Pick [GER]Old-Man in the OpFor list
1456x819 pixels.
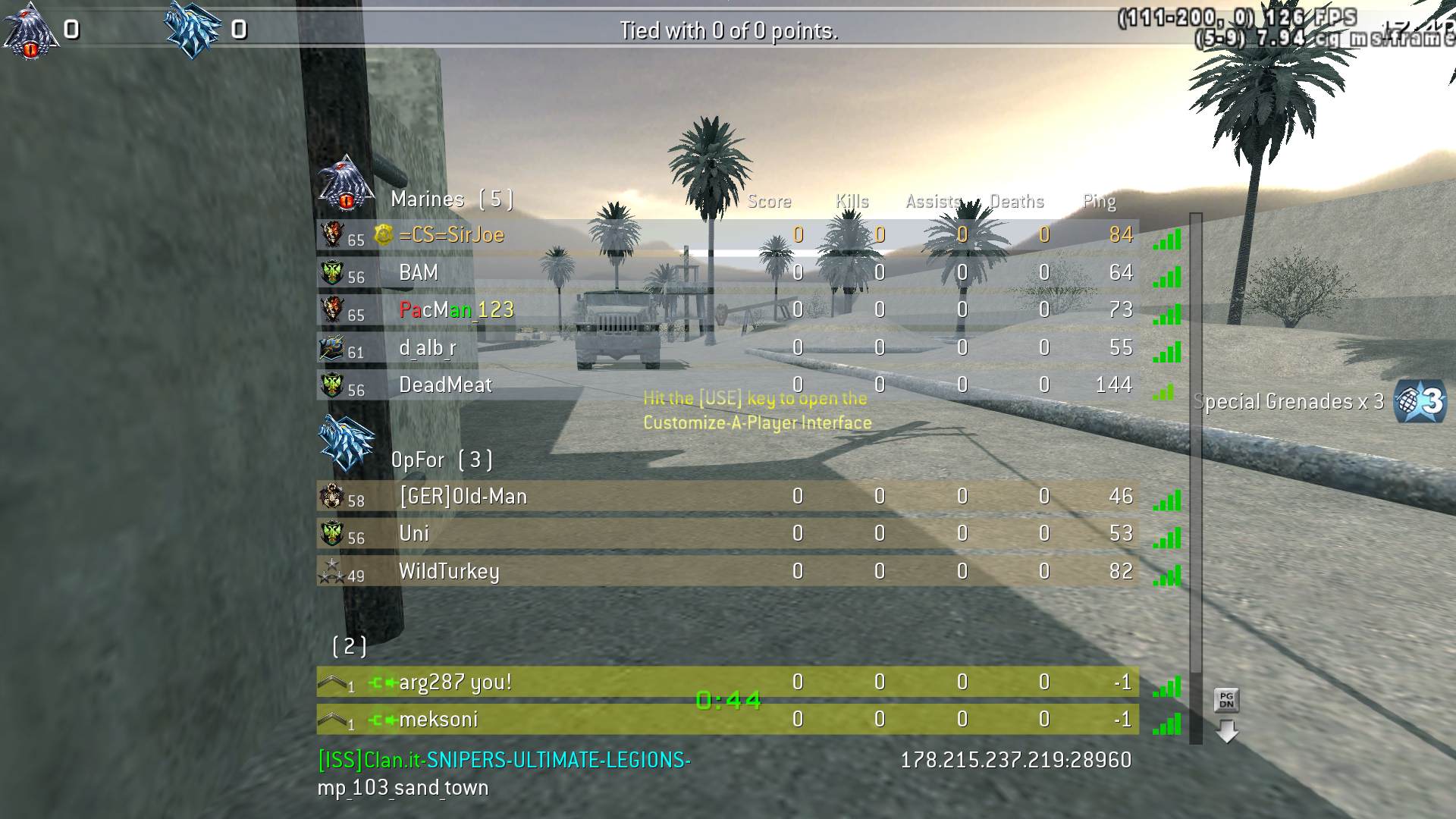[x=726, y=497]
